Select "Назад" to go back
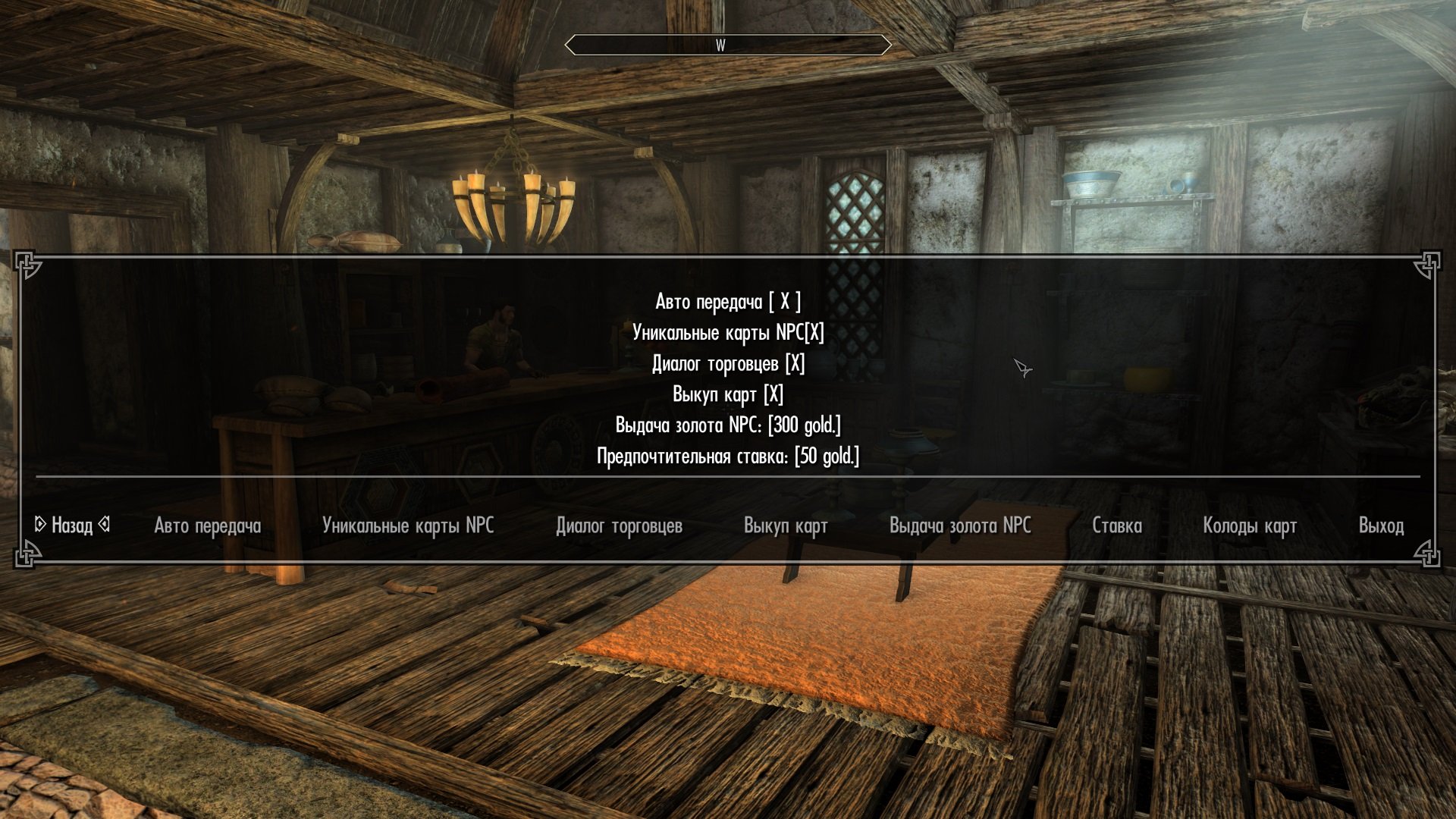 72,523
